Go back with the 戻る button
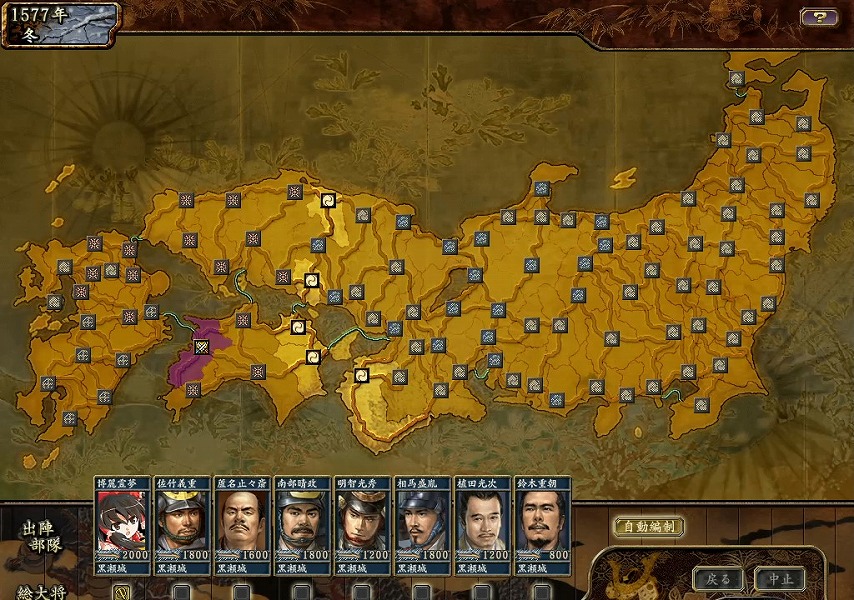Viewport: 854px width, 600px height. click(719, 579)
